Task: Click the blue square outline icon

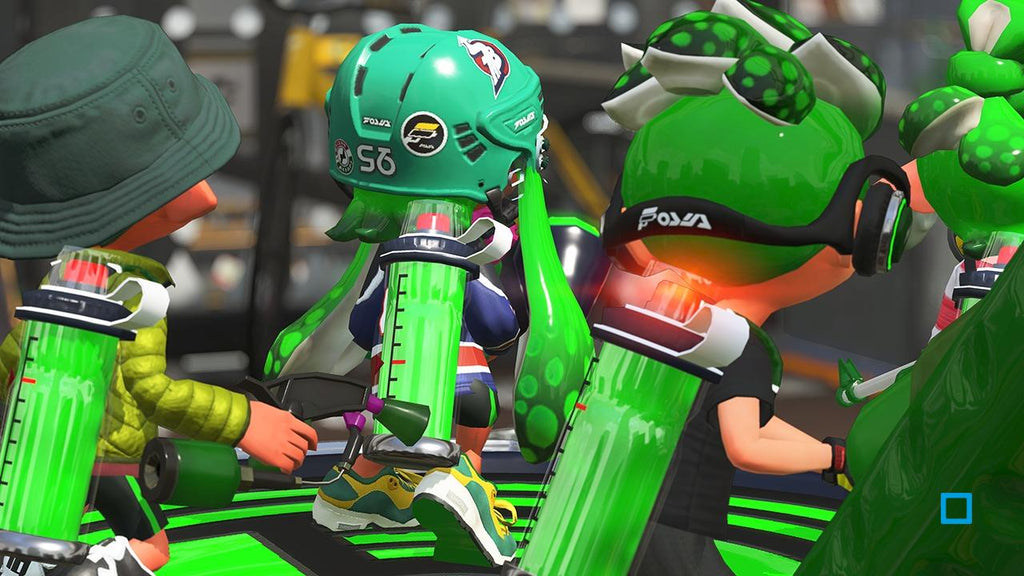Action: click(956, 509)
